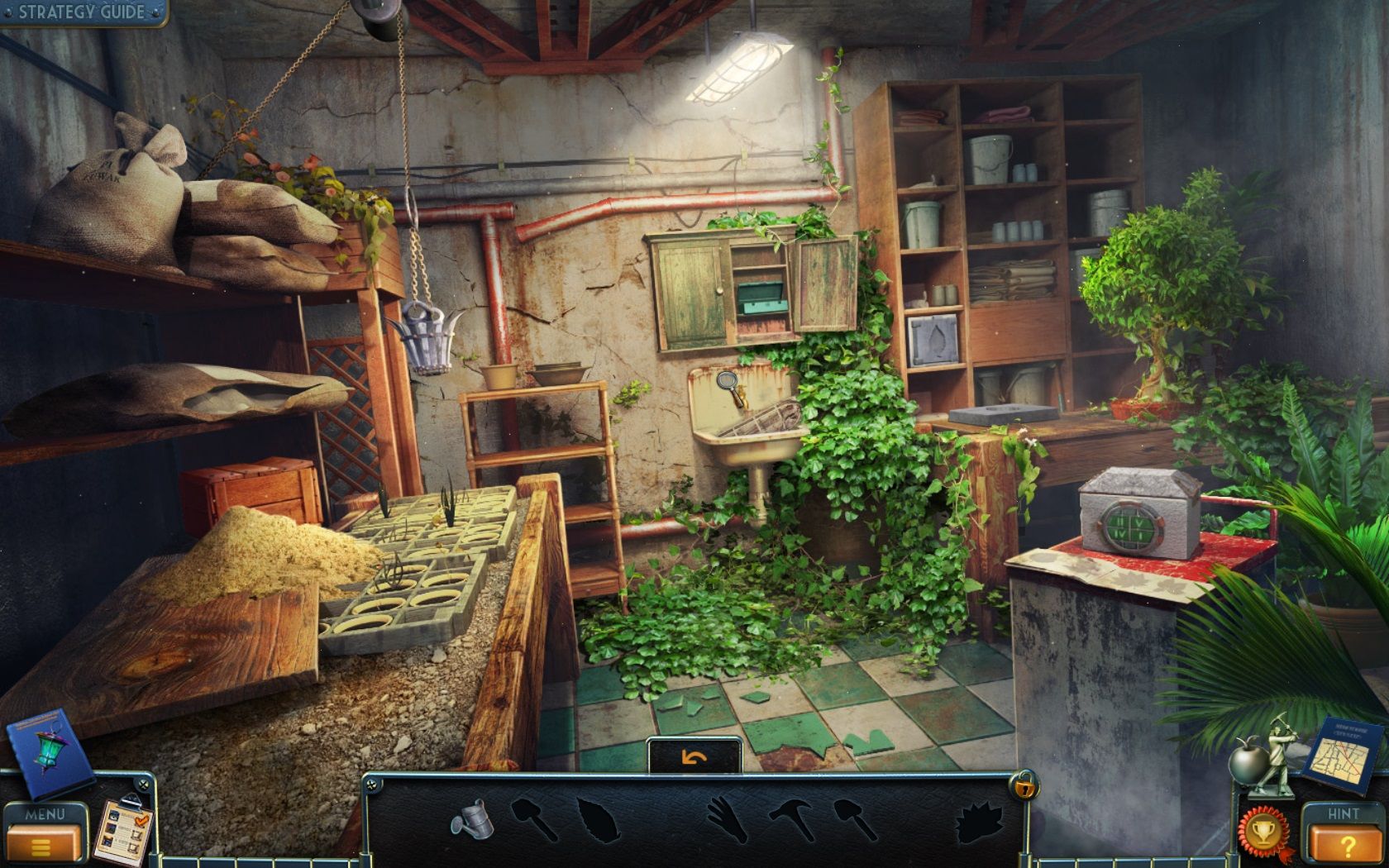Open the blue journal with the lantern cover

click(50, 752)
